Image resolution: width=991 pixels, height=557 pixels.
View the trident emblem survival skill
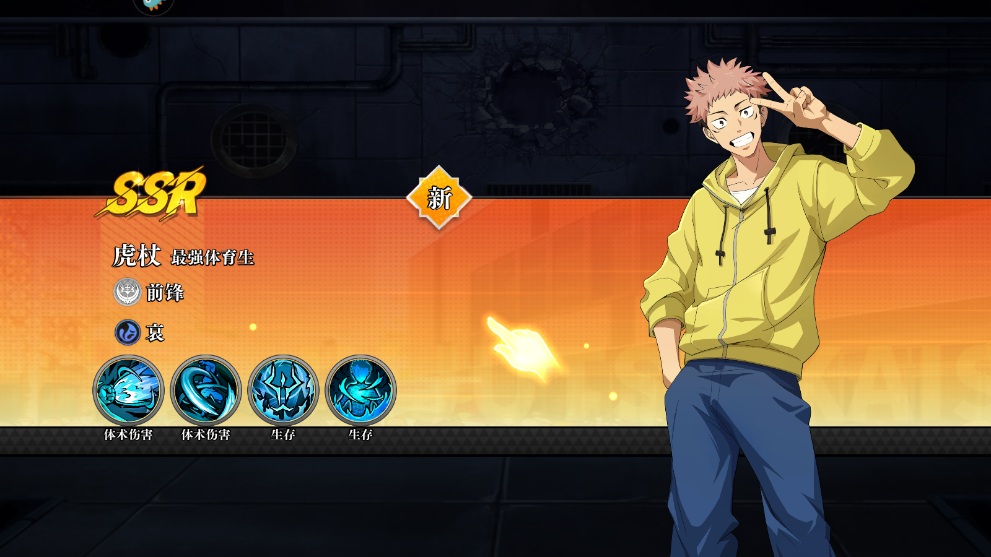tap(283, 390)
